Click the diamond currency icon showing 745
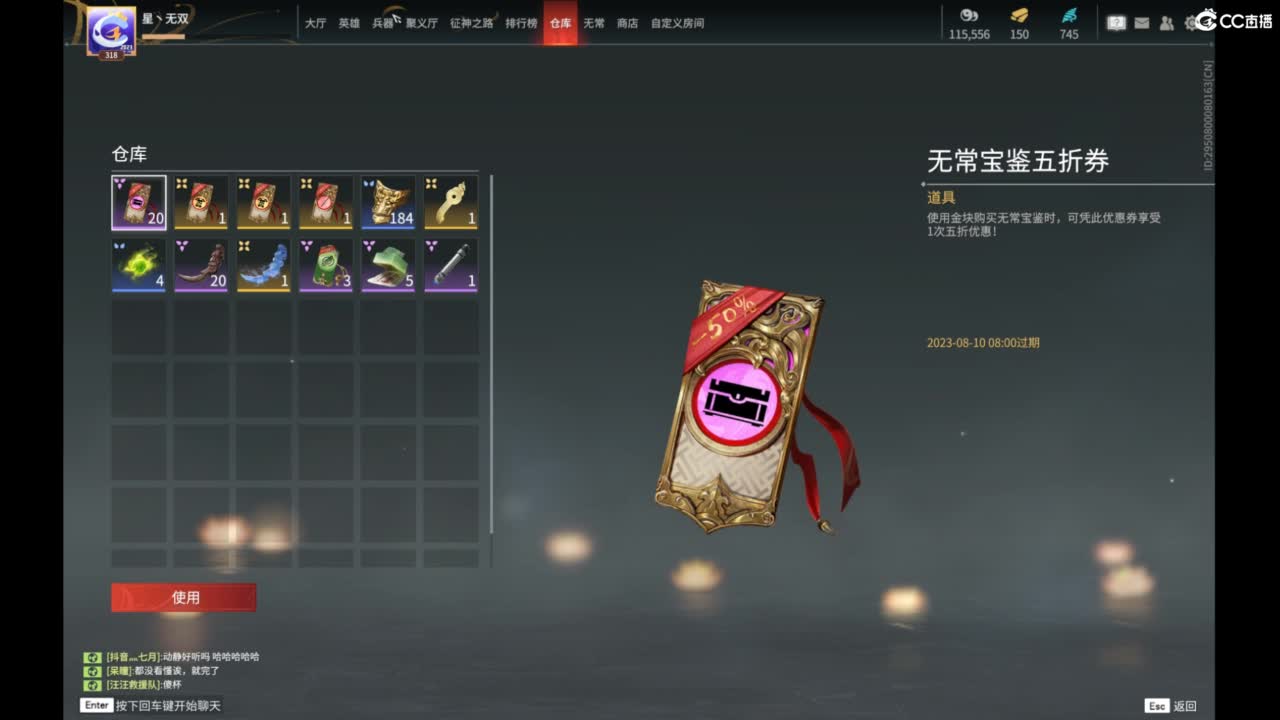Viewport: 1280px width, 720px height. (1066, 15)
